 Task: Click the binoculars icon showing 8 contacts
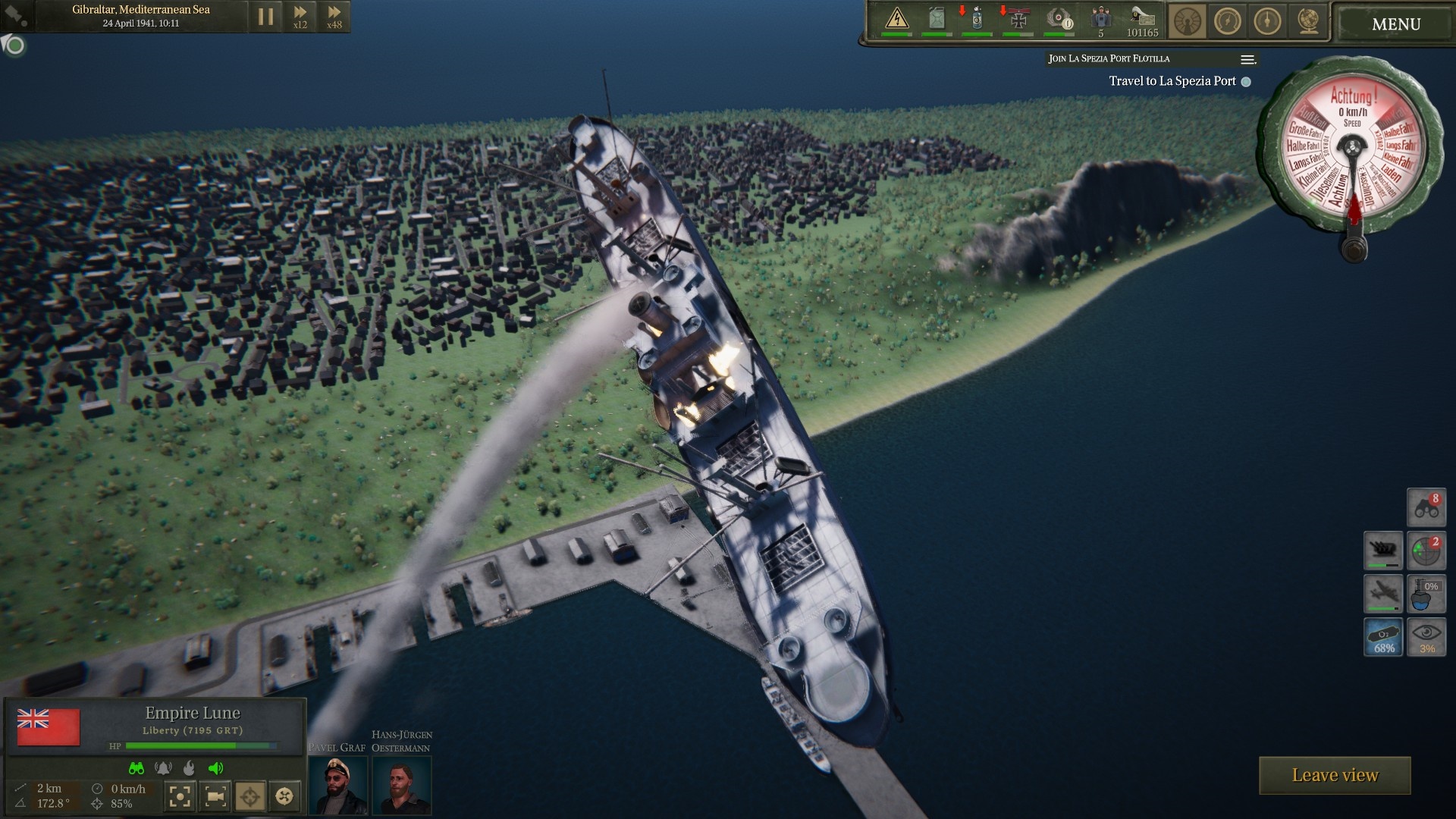1426,508
